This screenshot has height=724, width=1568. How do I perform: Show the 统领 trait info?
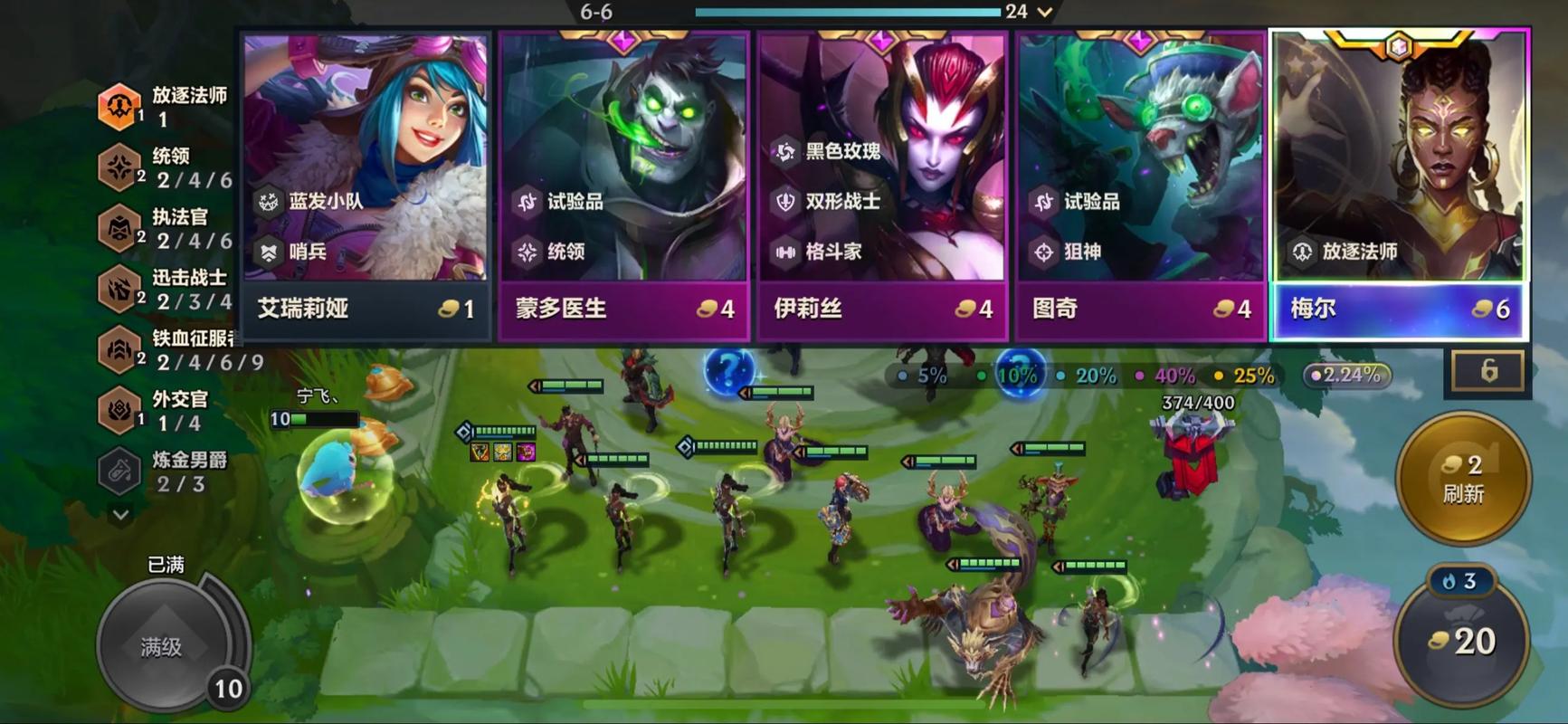(165, 167)
